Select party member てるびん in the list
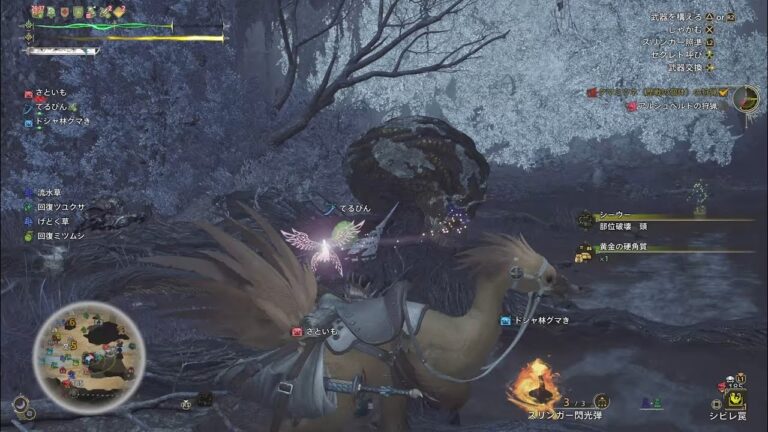 [x=48, y=107]
